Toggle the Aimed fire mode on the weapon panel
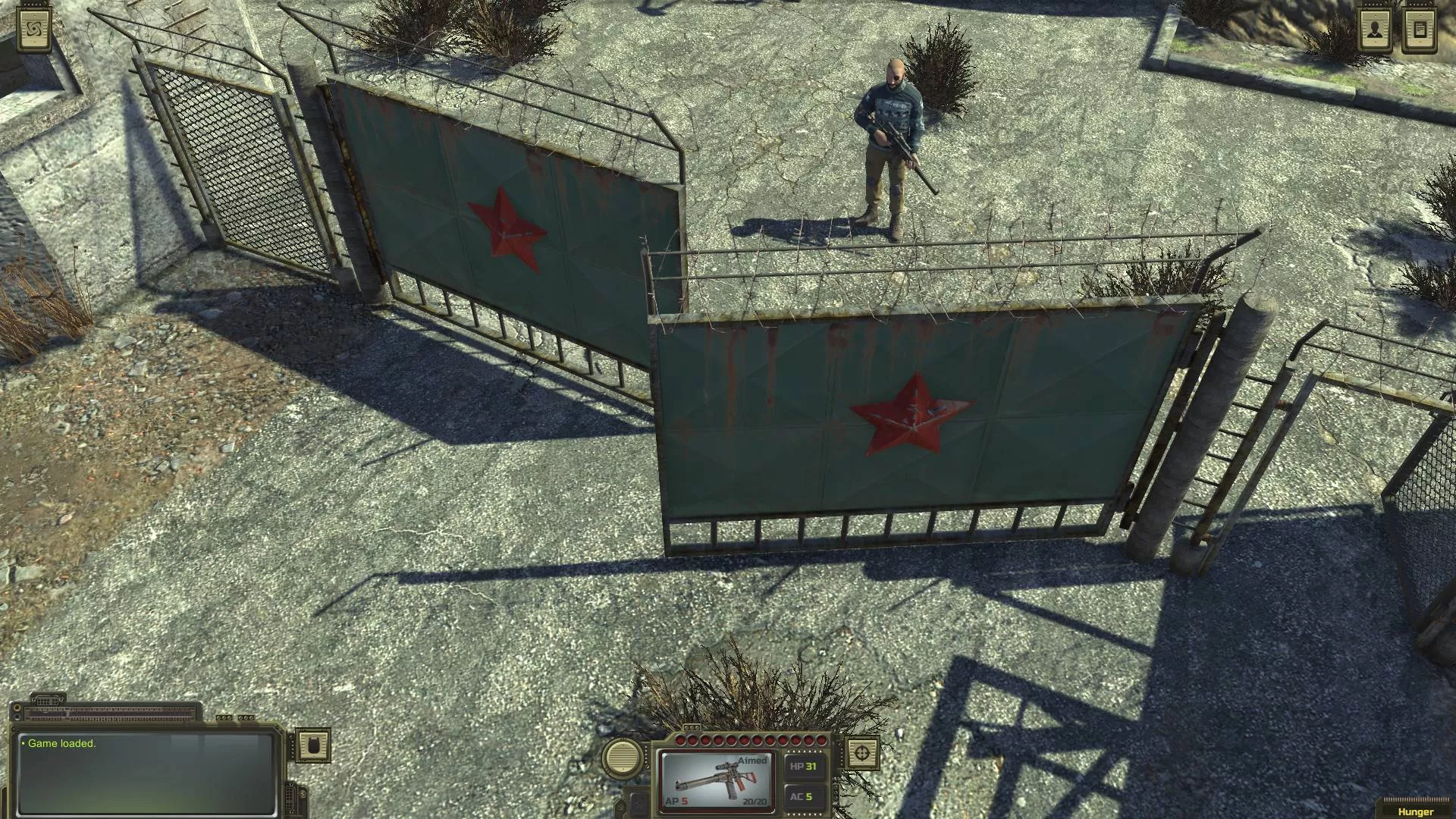 [752, 760]
